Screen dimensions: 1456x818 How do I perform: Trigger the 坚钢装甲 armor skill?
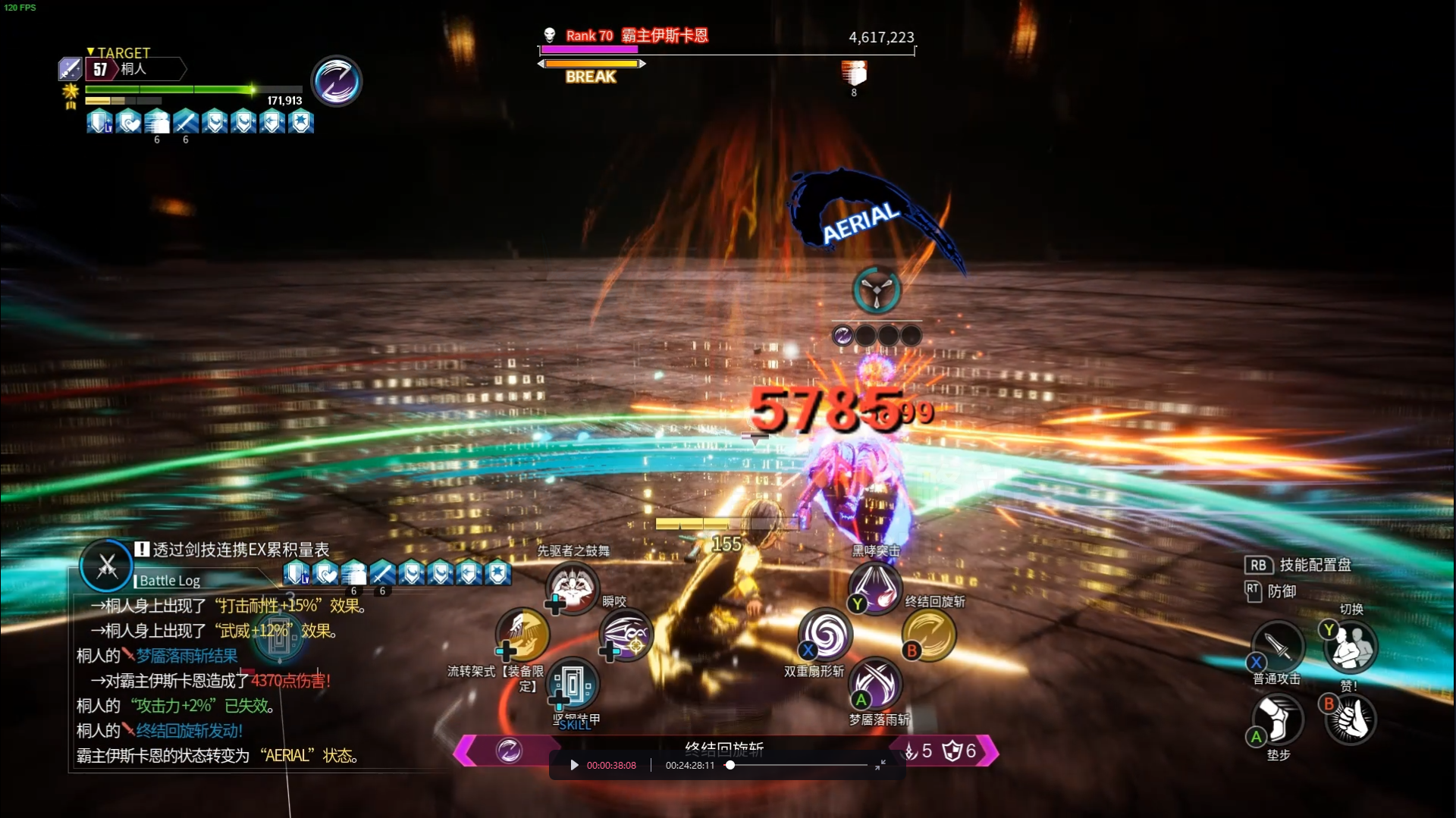[x=573, y=684]
